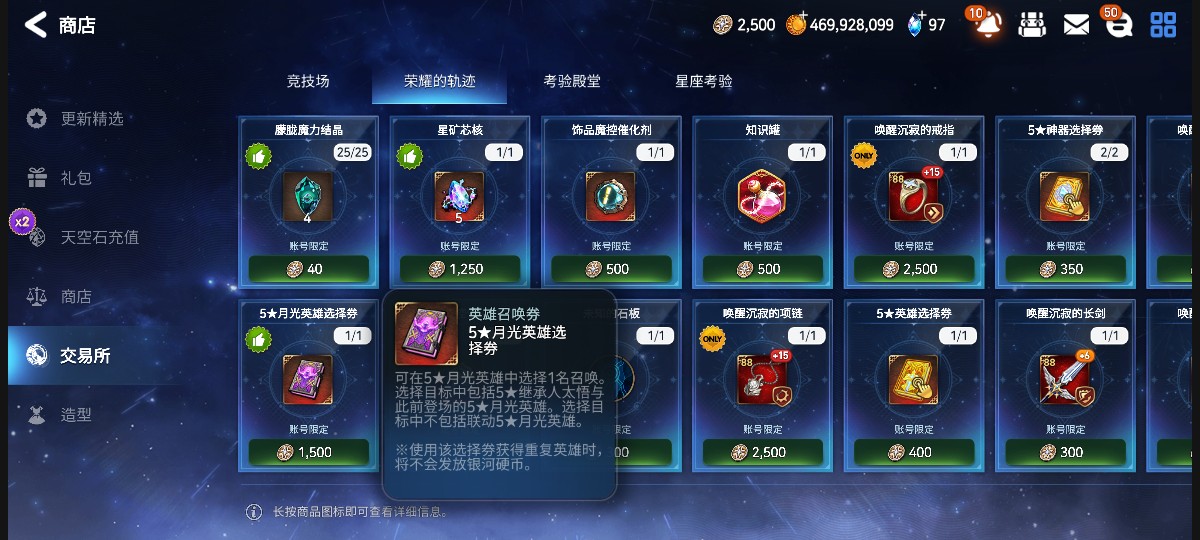Open 更新精选 in the sidebar
The width and height of the screenshot is (1200, 540).
[x=92, y=118]
